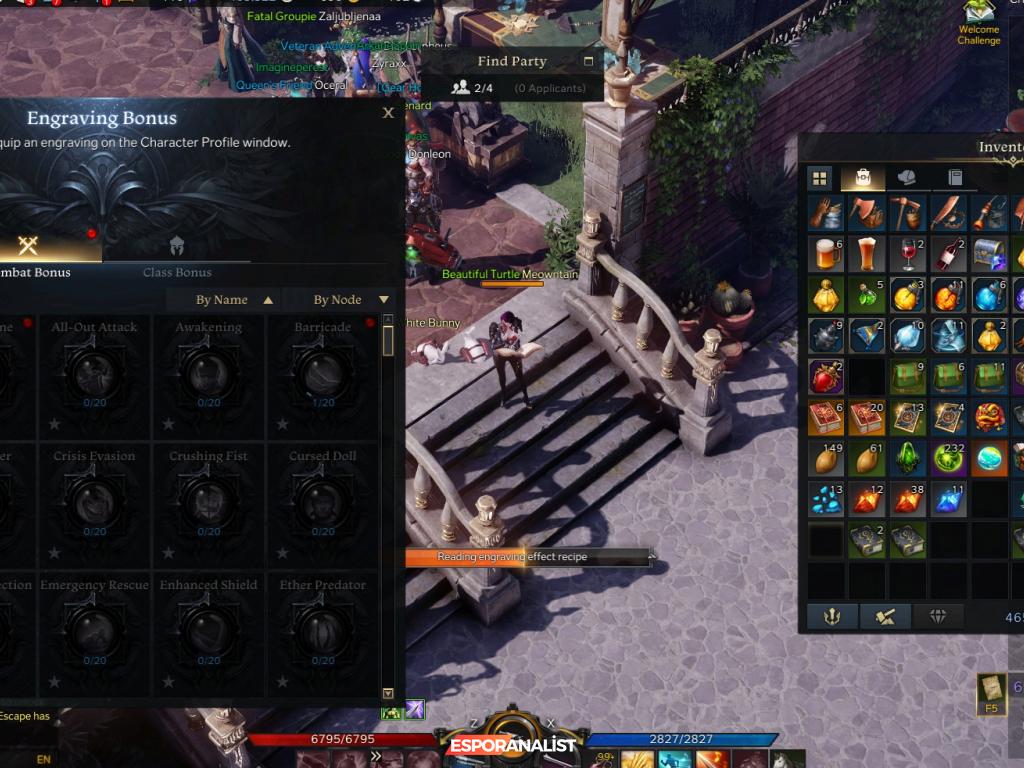The image size is (1024, 768).
Task: Open the Welcome Challenge icon
Action: pyautogui.click(x=978, y=20)
